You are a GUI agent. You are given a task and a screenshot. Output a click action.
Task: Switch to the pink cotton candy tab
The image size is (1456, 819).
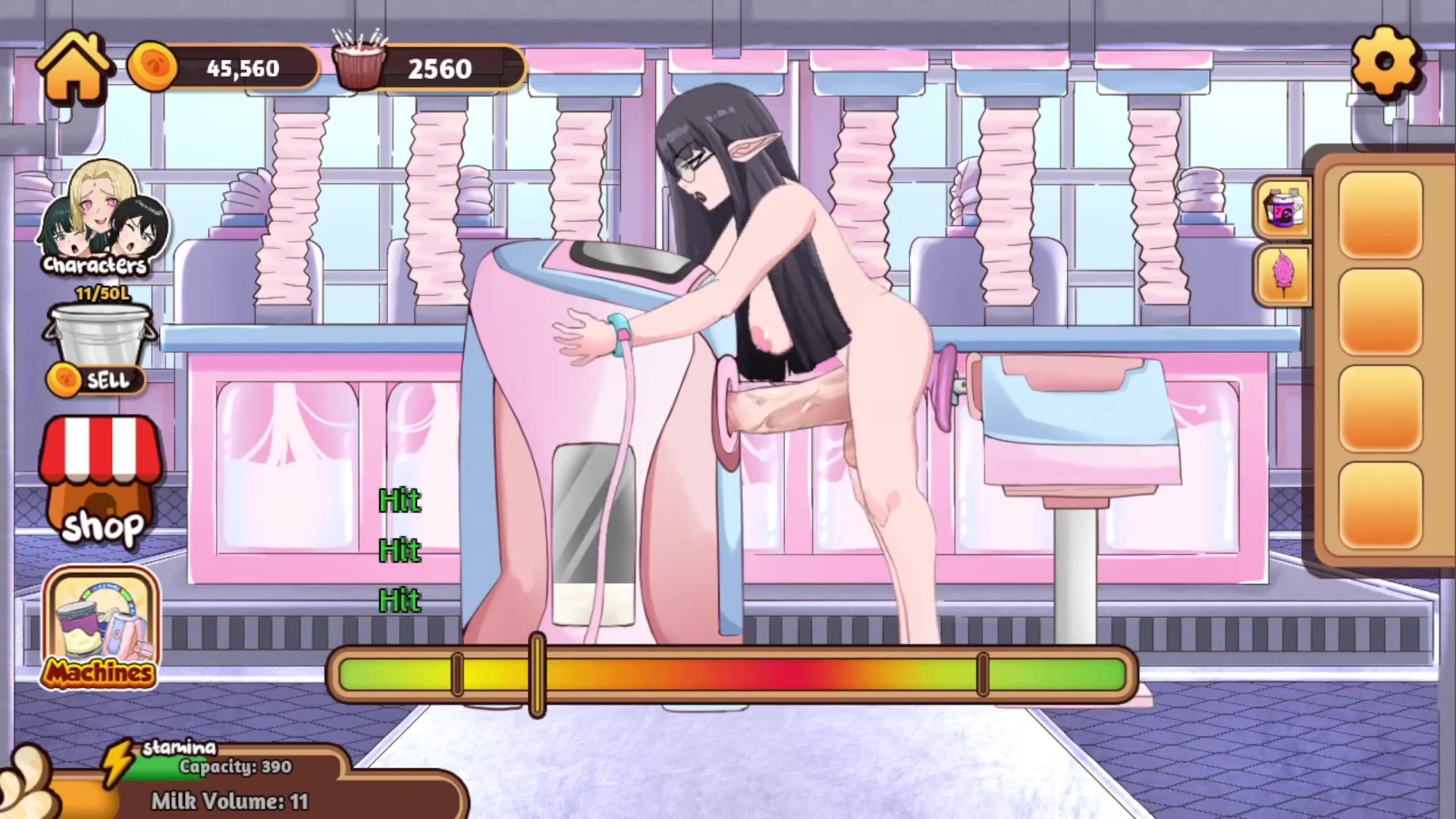pos(1283,275)
